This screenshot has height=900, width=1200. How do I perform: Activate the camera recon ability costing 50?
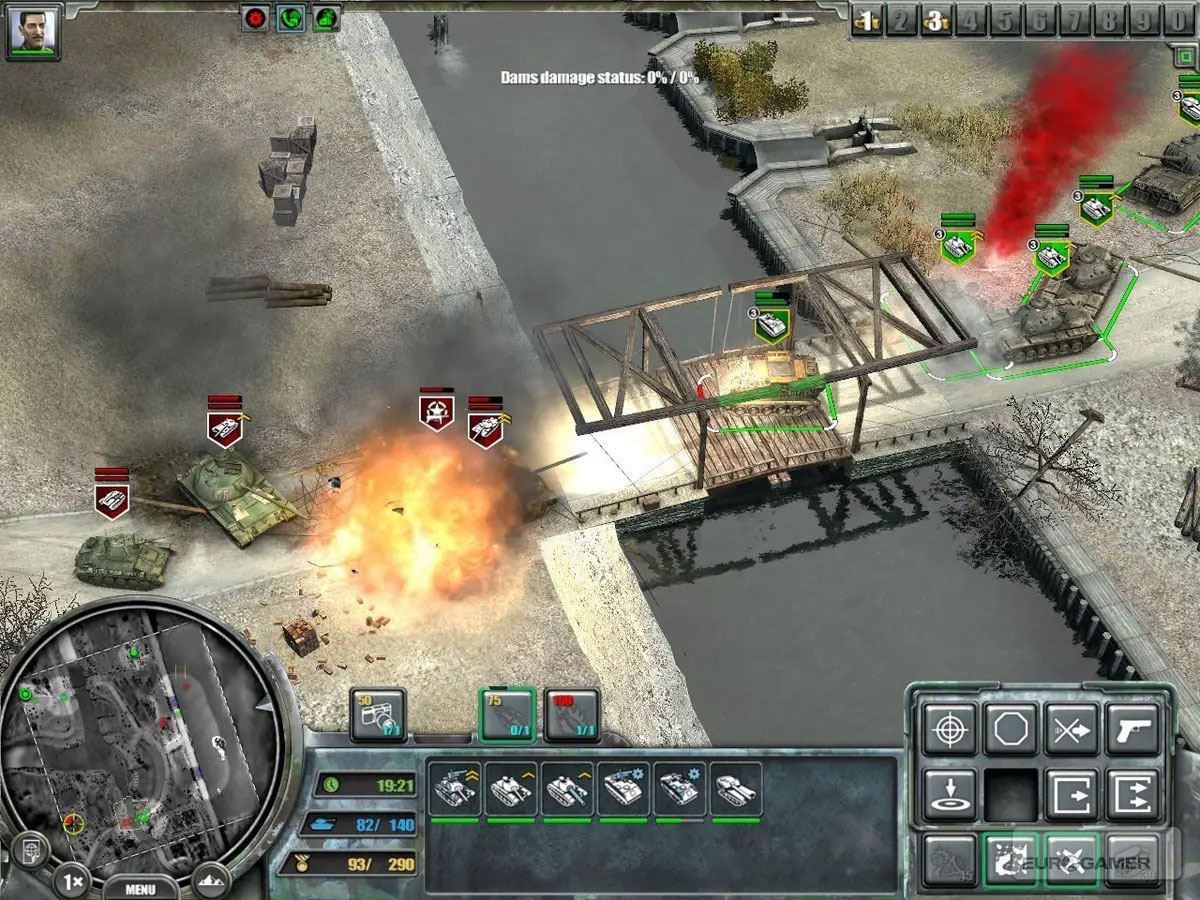(378, 714)
